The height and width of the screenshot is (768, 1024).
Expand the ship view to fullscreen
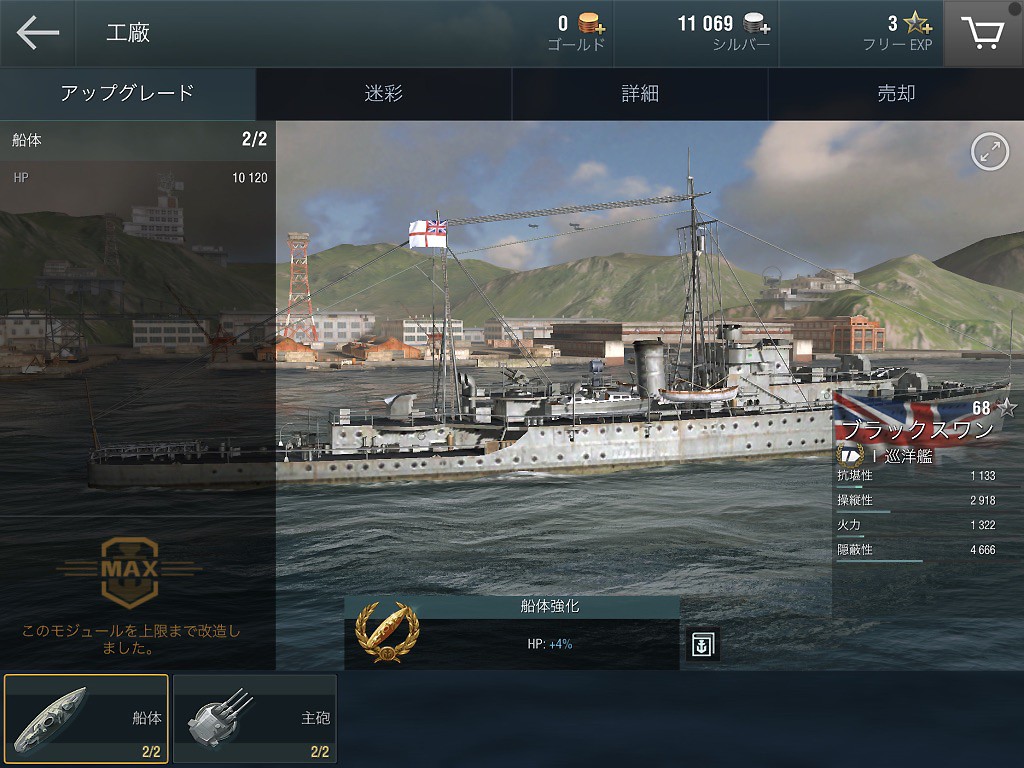point(989,152)
